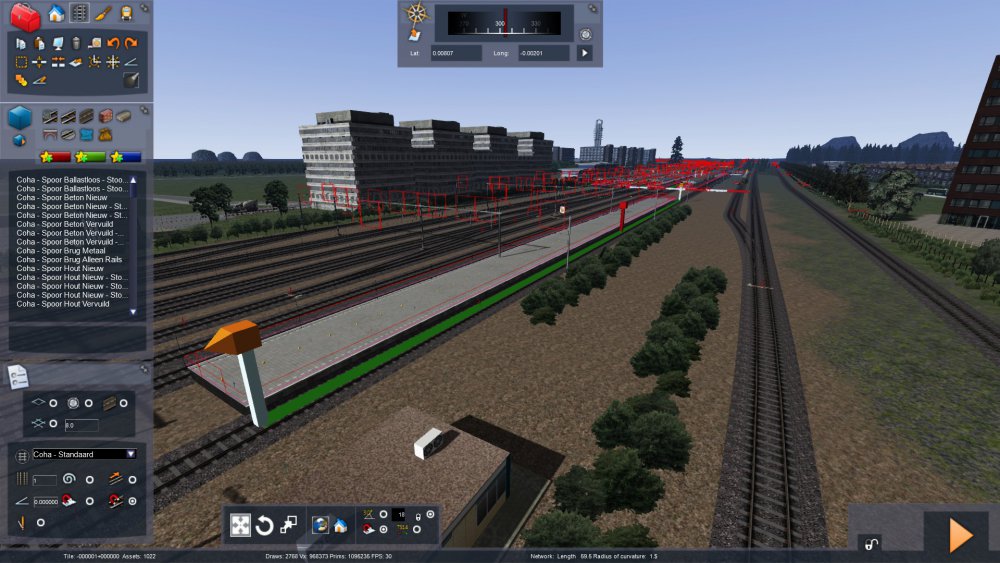Undo the last edit with left arrow
Screen dimensions: 1000x563
tap(113, 43)
